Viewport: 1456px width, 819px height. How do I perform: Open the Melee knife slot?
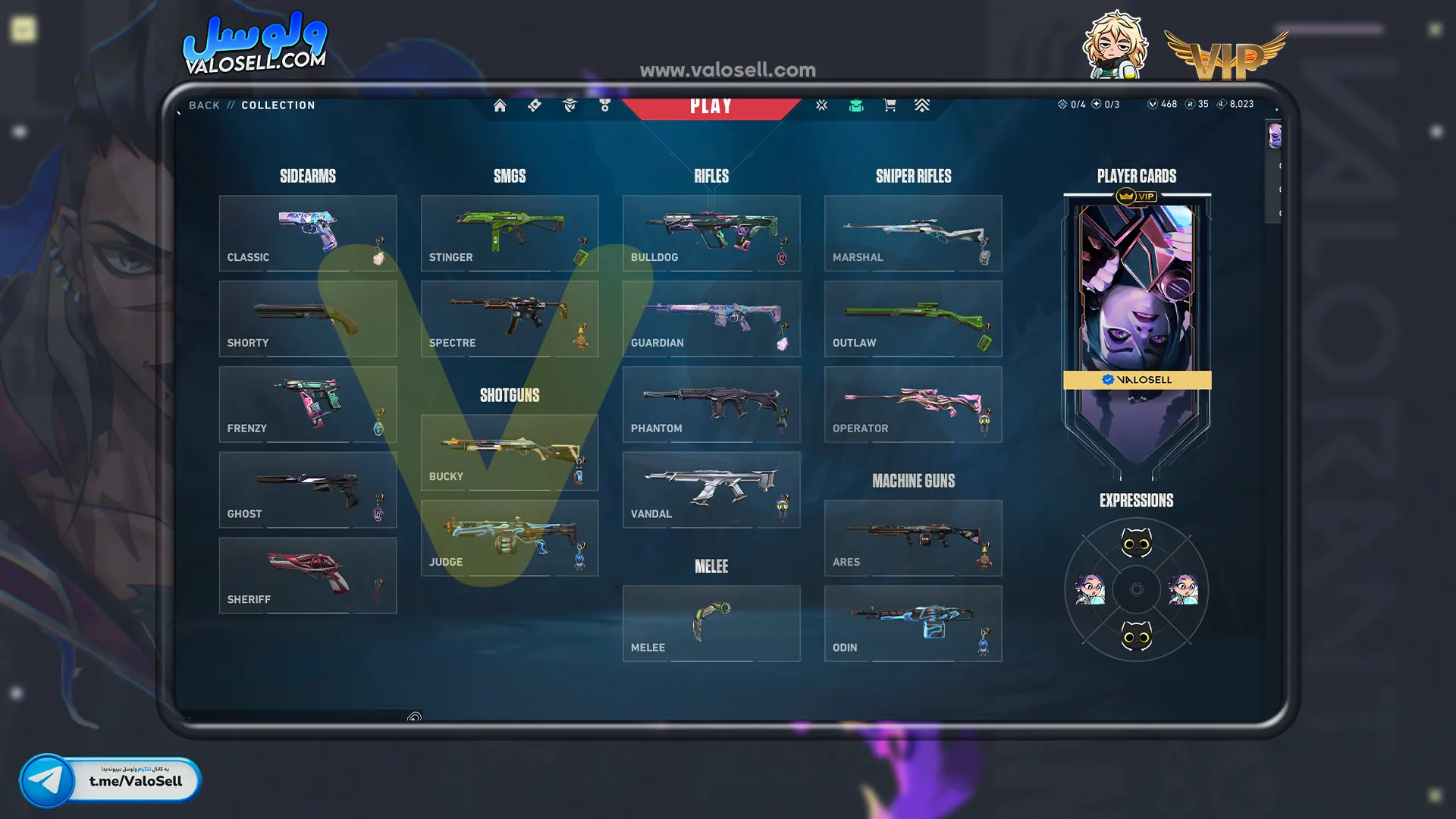(x=711, y=623)
